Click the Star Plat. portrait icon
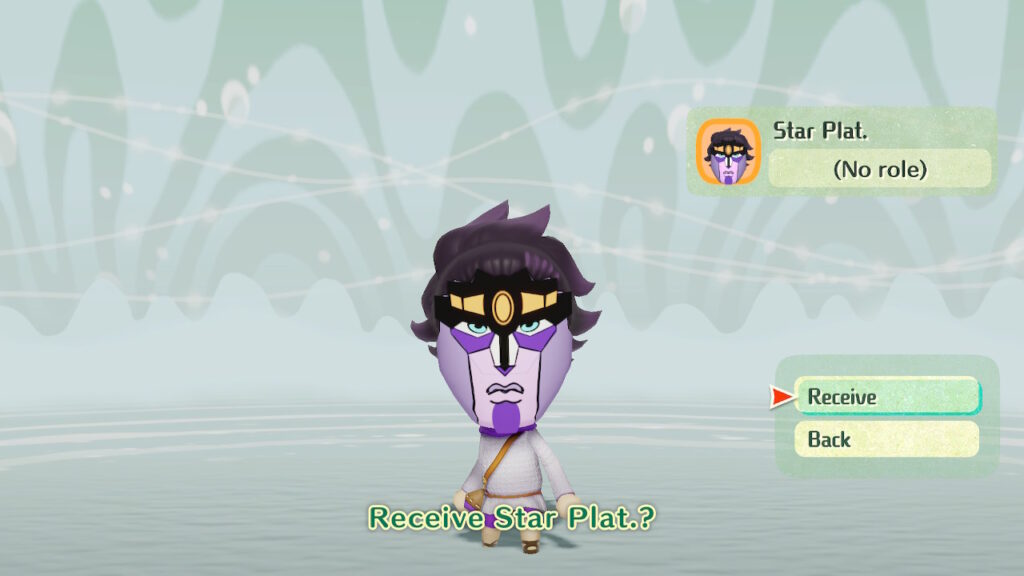Screen dimensions: 1024x576 pos(728,152)
